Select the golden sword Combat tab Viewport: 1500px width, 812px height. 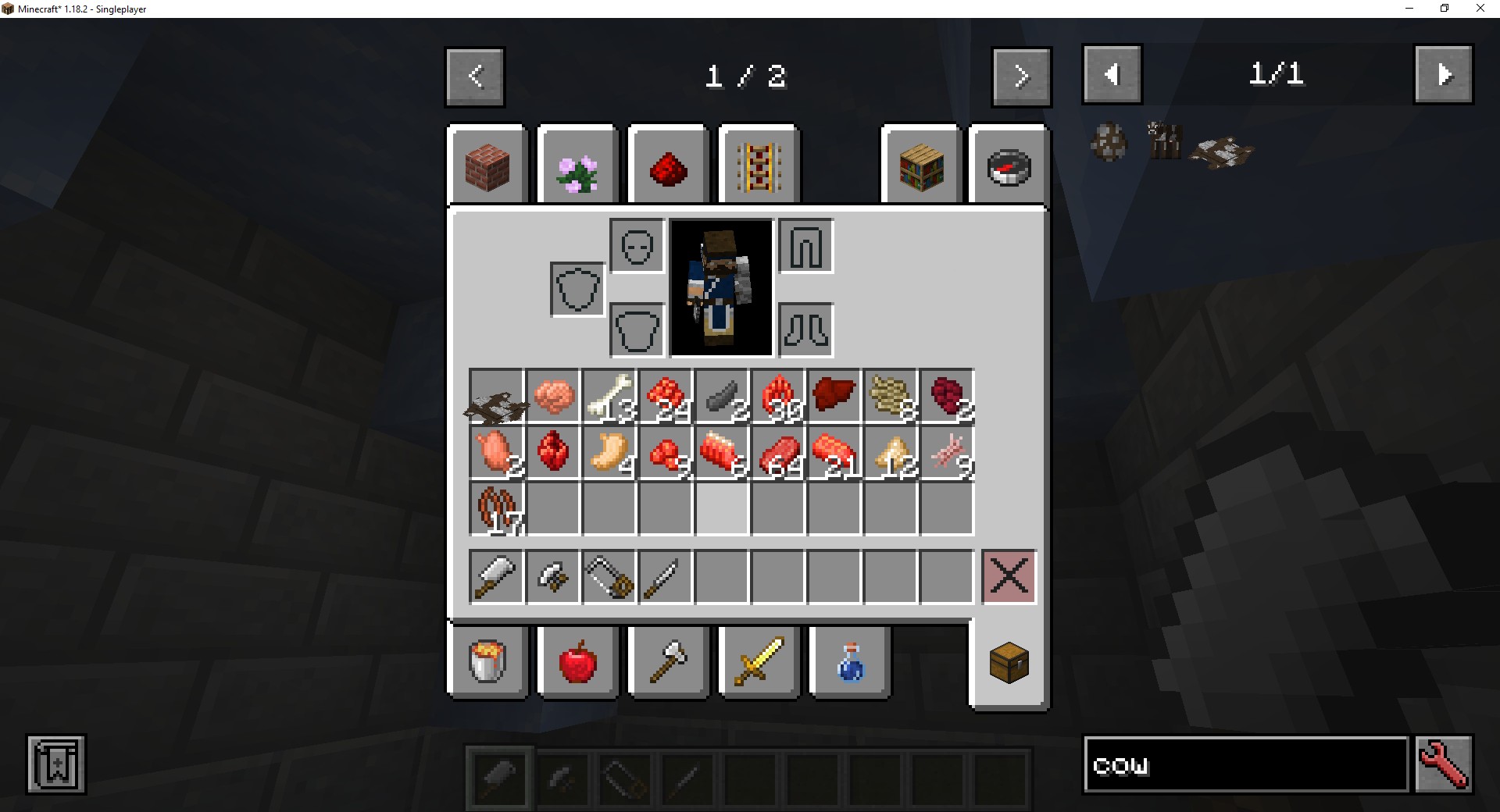click(759, 661)
